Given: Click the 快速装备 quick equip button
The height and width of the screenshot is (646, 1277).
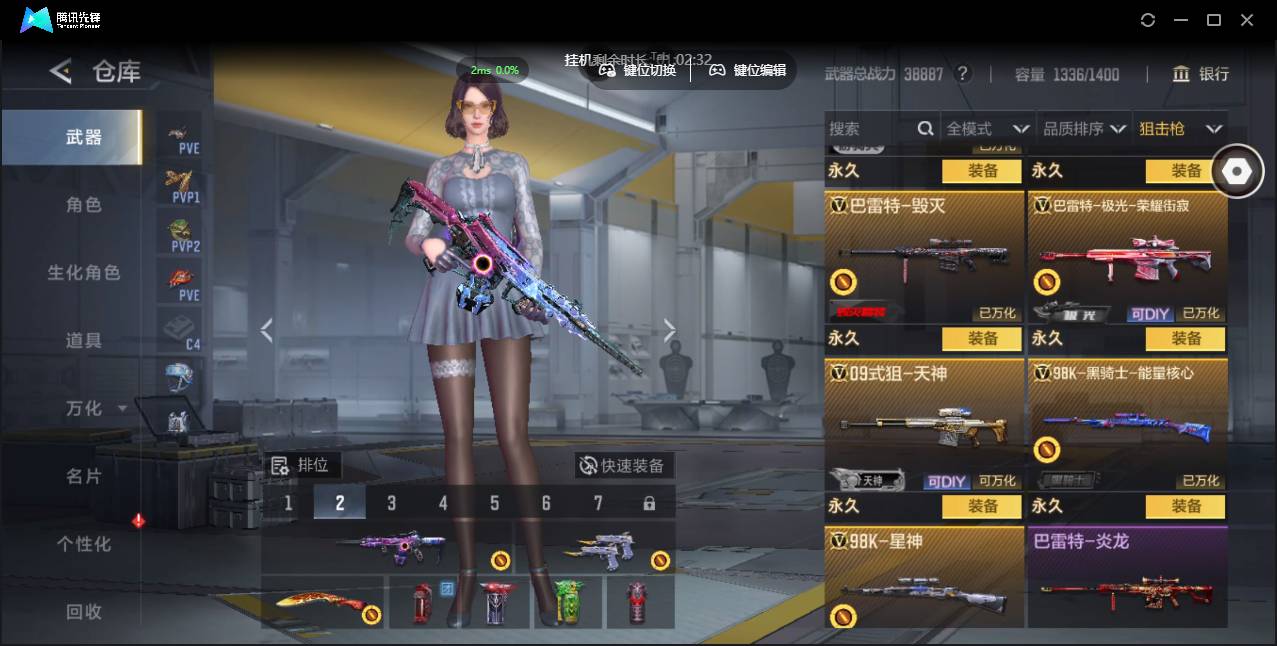Looking at the screenshot, I should [624, 465].
